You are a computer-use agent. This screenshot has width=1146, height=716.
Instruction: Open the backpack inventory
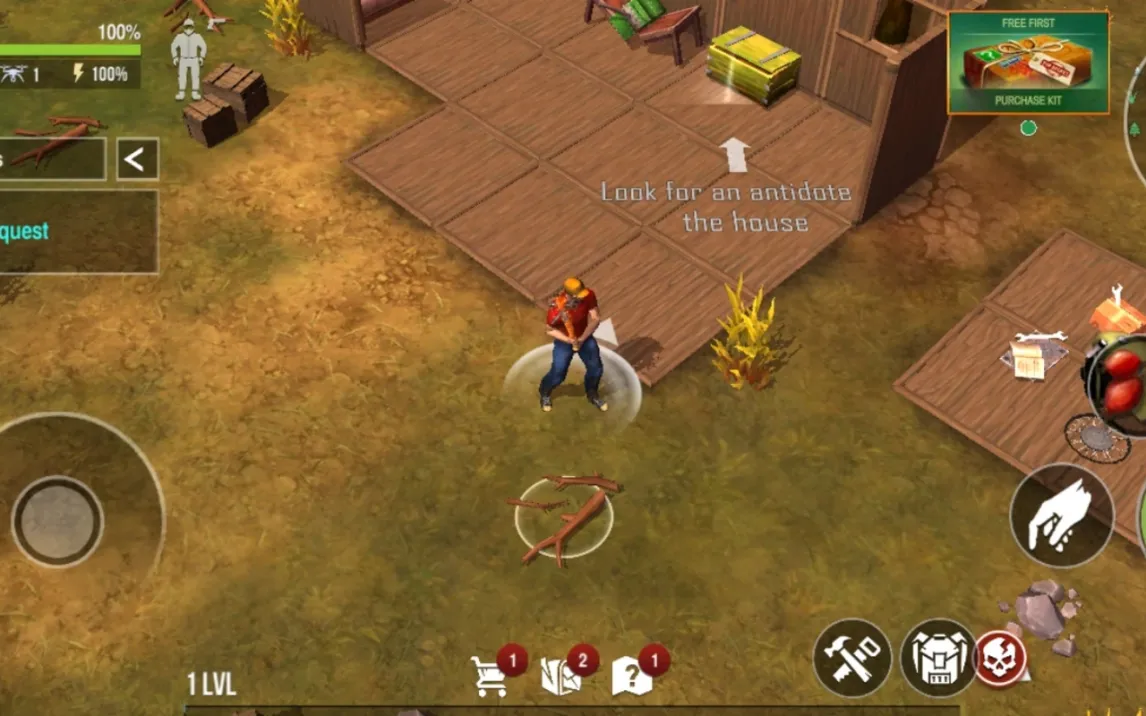(938, 658)
